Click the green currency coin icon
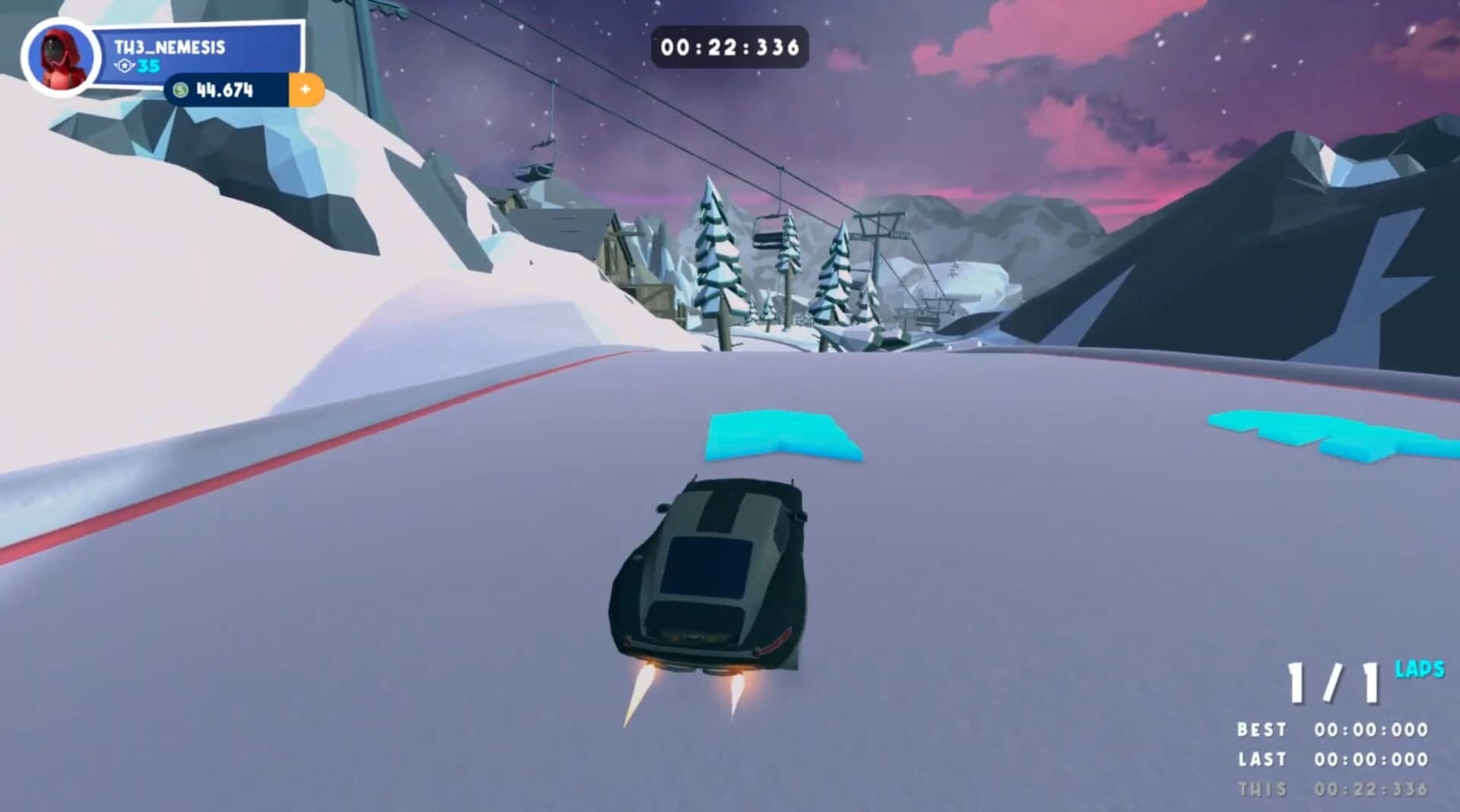Image resolution: width=1460 pixels, height=812 pixels. tap(181, 89)
